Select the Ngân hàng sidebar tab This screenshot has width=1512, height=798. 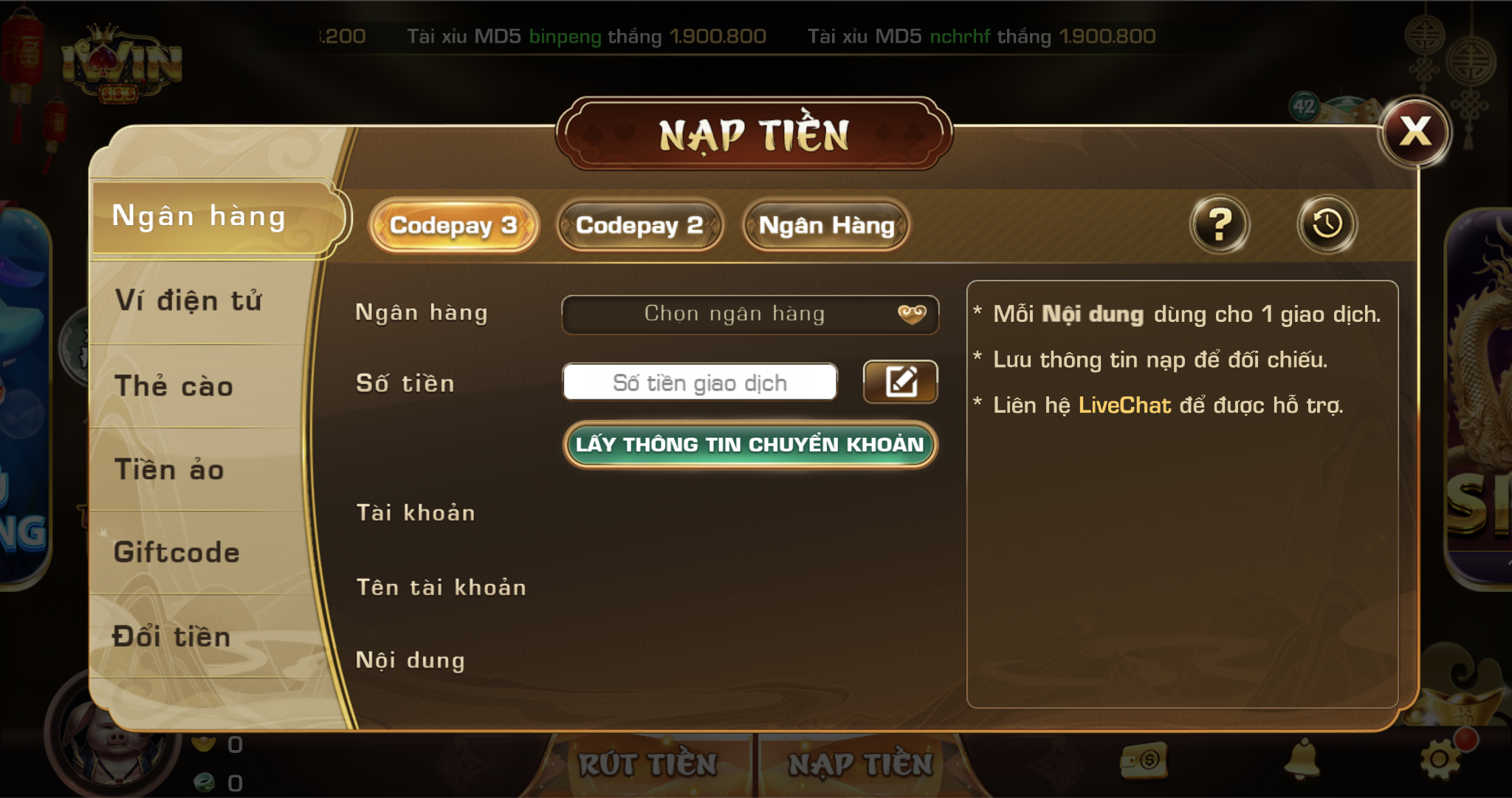point(199,217)
